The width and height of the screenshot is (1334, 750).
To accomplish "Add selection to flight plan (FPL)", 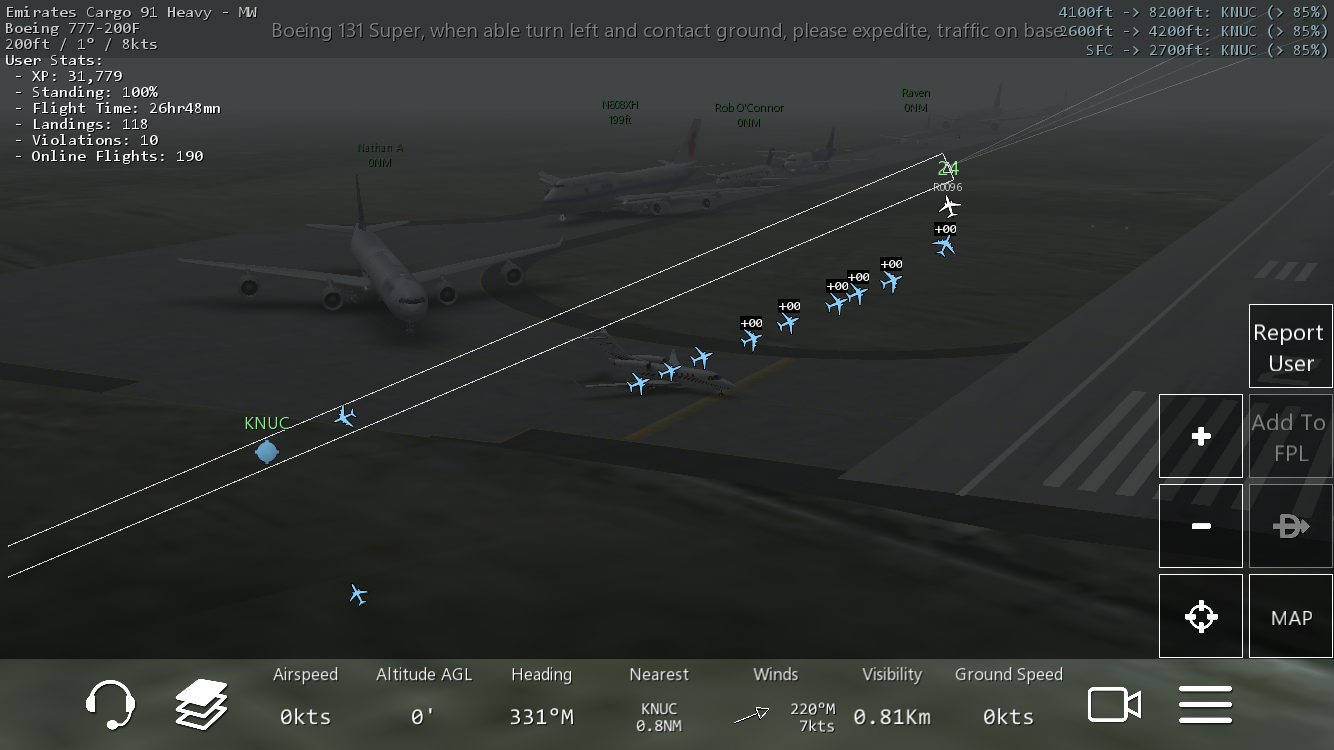I will (1290, 436).
